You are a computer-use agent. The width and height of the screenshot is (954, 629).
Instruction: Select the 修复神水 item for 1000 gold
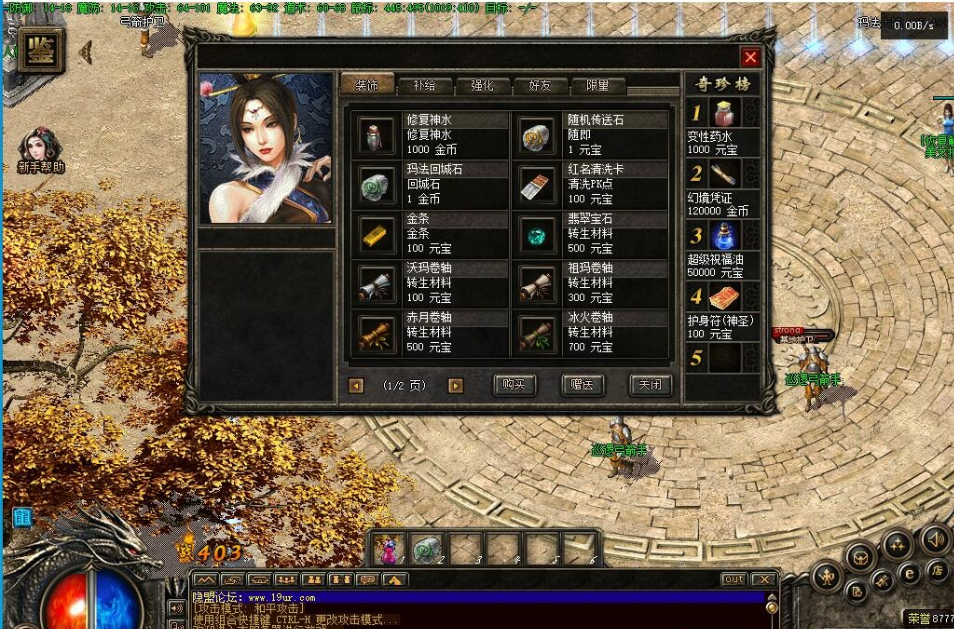coord(377,135)
